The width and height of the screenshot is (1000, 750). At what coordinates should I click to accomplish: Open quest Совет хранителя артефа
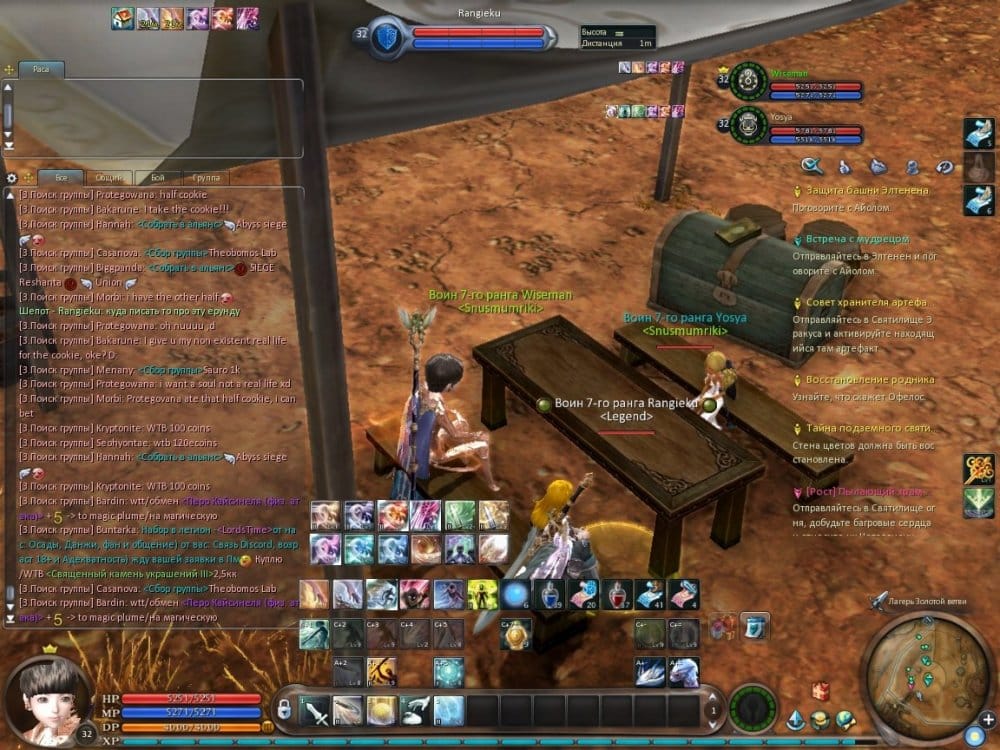(x=866, y=302)
